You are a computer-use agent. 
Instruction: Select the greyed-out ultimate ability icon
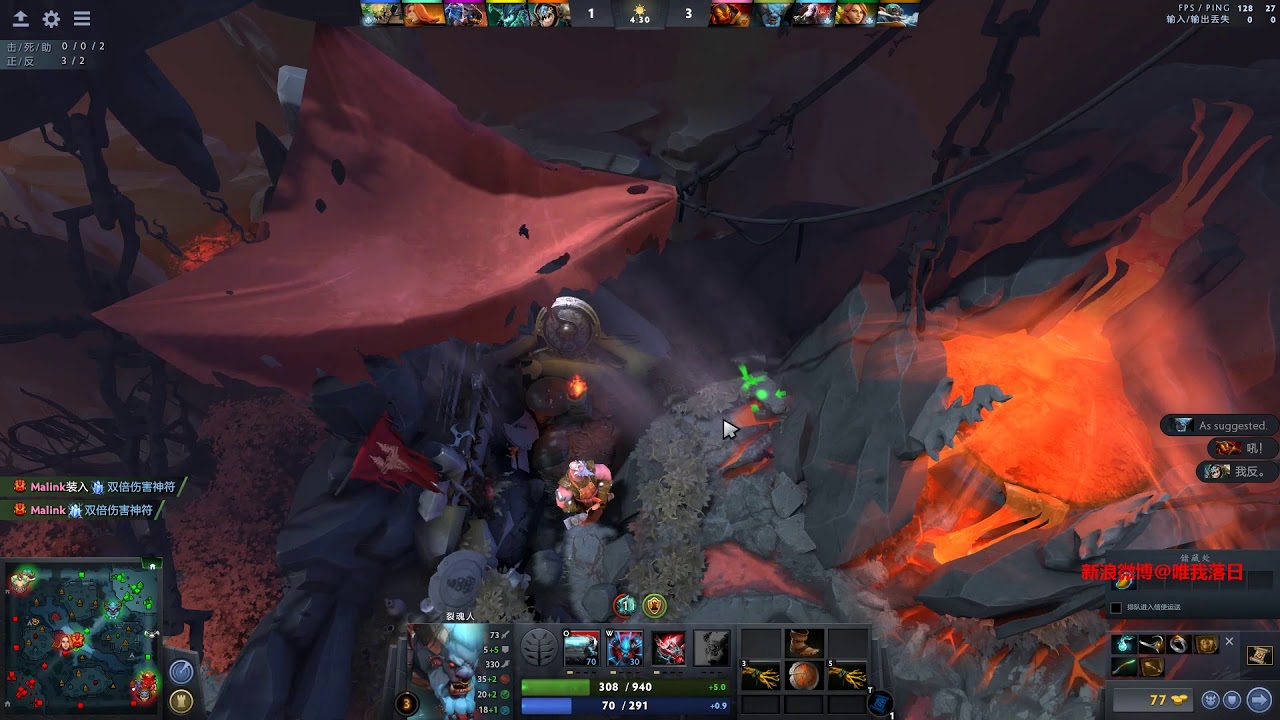712,648
